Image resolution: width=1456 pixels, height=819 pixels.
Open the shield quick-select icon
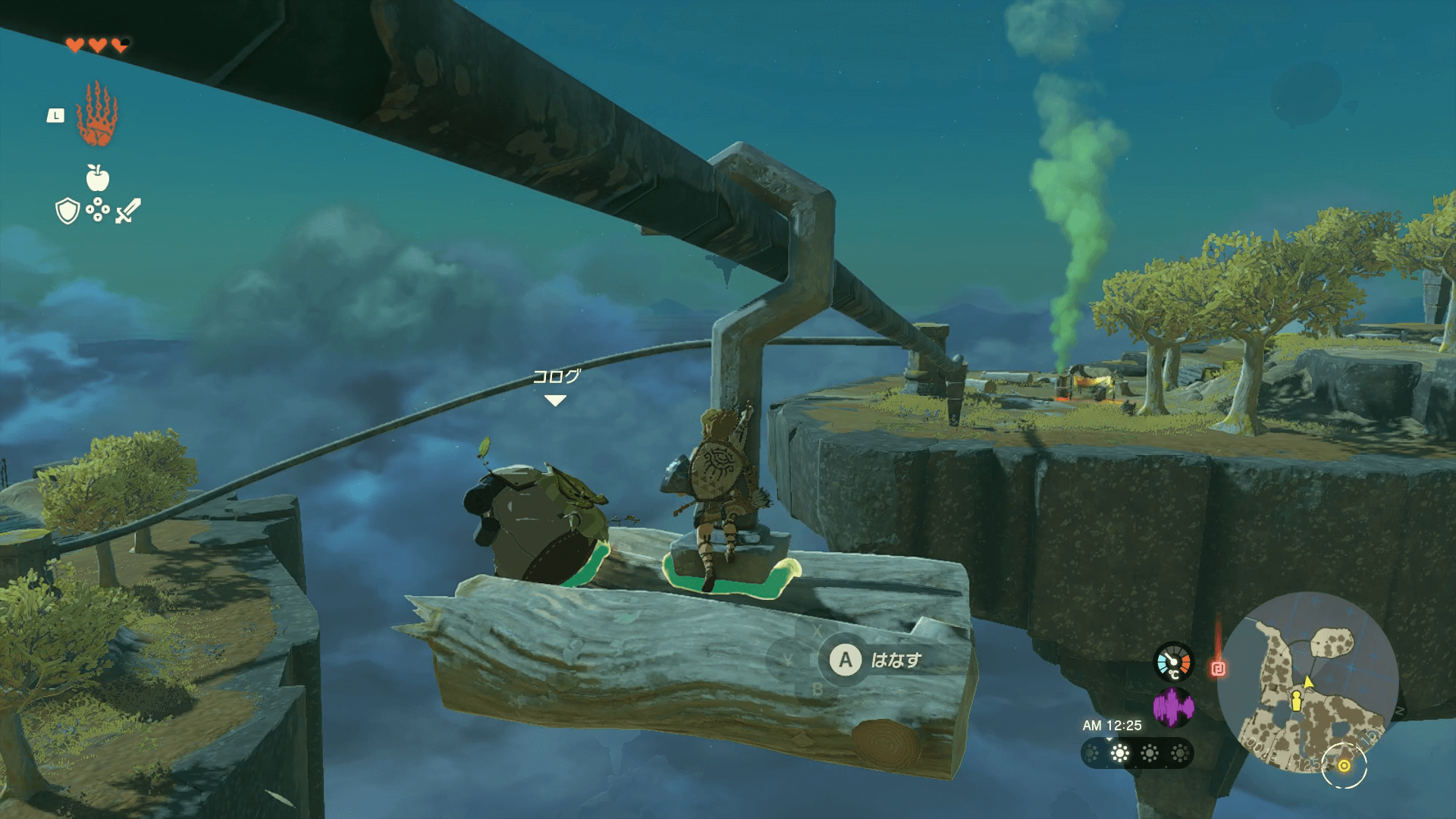point(68,211)
